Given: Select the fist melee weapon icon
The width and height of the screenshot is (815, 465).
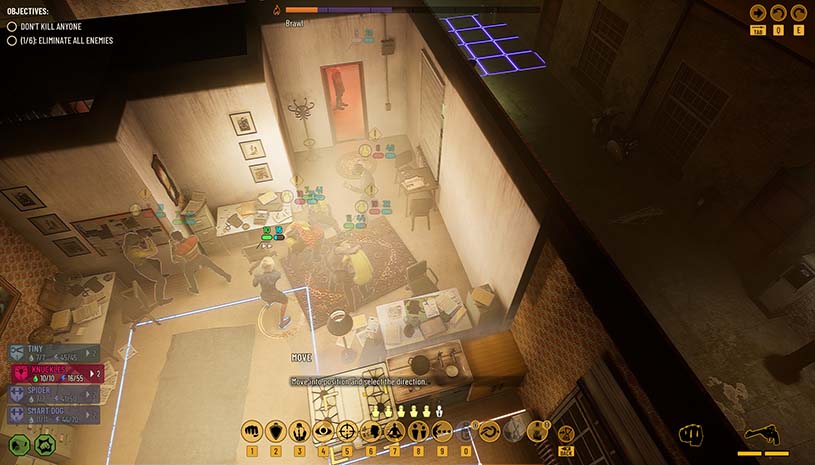Looking at the screenshot, I should pyautogui.click(x=689, y=434).
